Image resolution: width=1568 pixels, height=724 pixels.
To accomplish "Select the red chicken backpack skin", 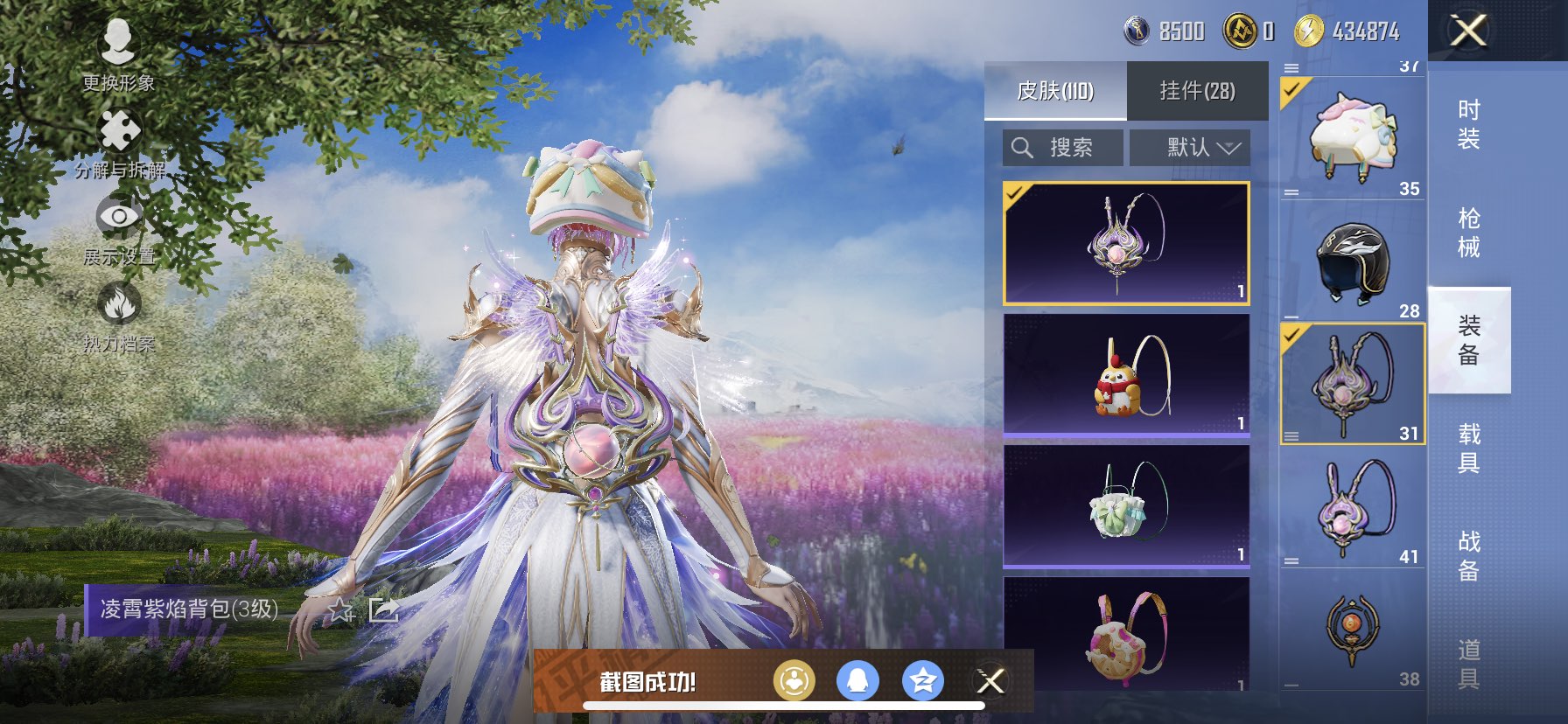I will 1126,374.
